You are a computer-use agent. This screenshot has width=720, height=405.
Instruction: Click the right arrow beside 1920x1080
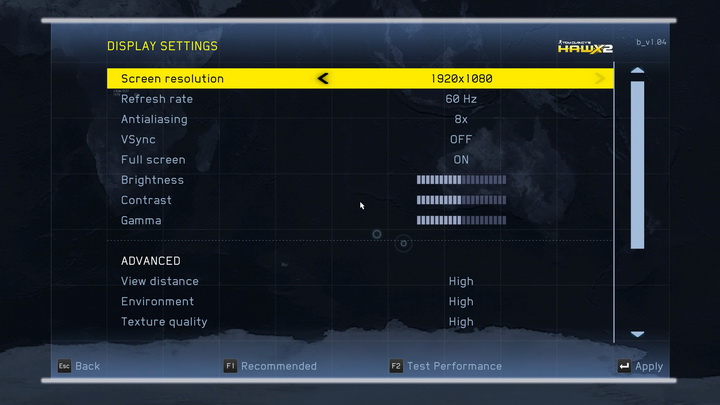point(600,78)
